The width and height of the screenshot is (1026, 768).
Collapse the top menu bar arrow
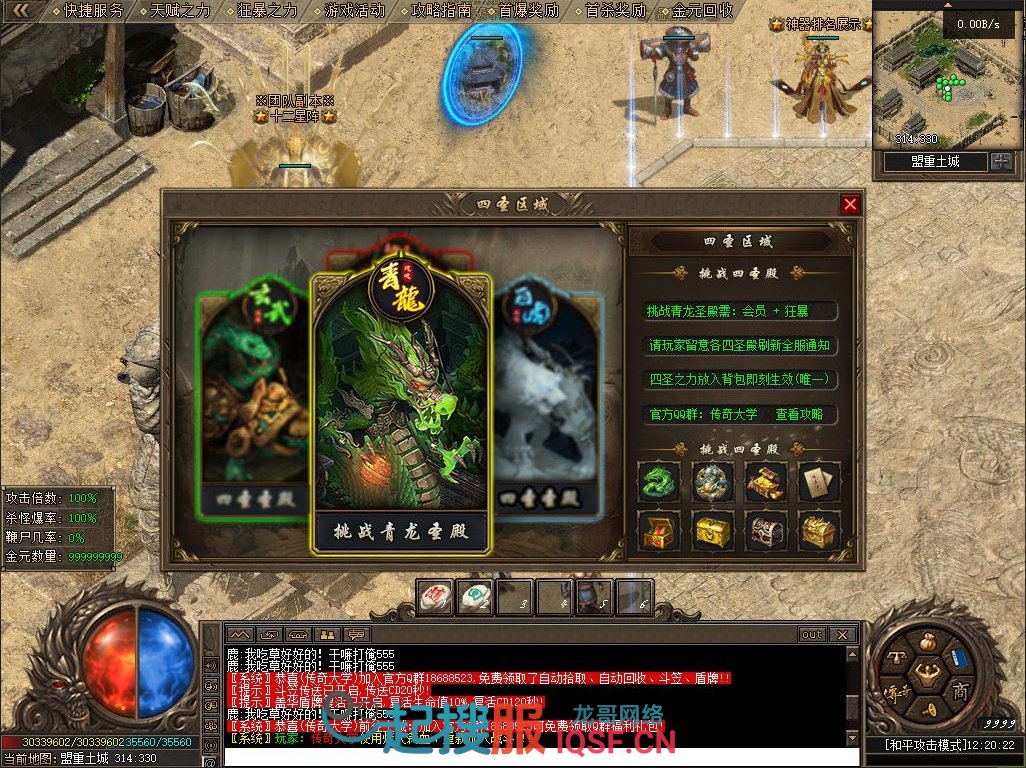22,11
